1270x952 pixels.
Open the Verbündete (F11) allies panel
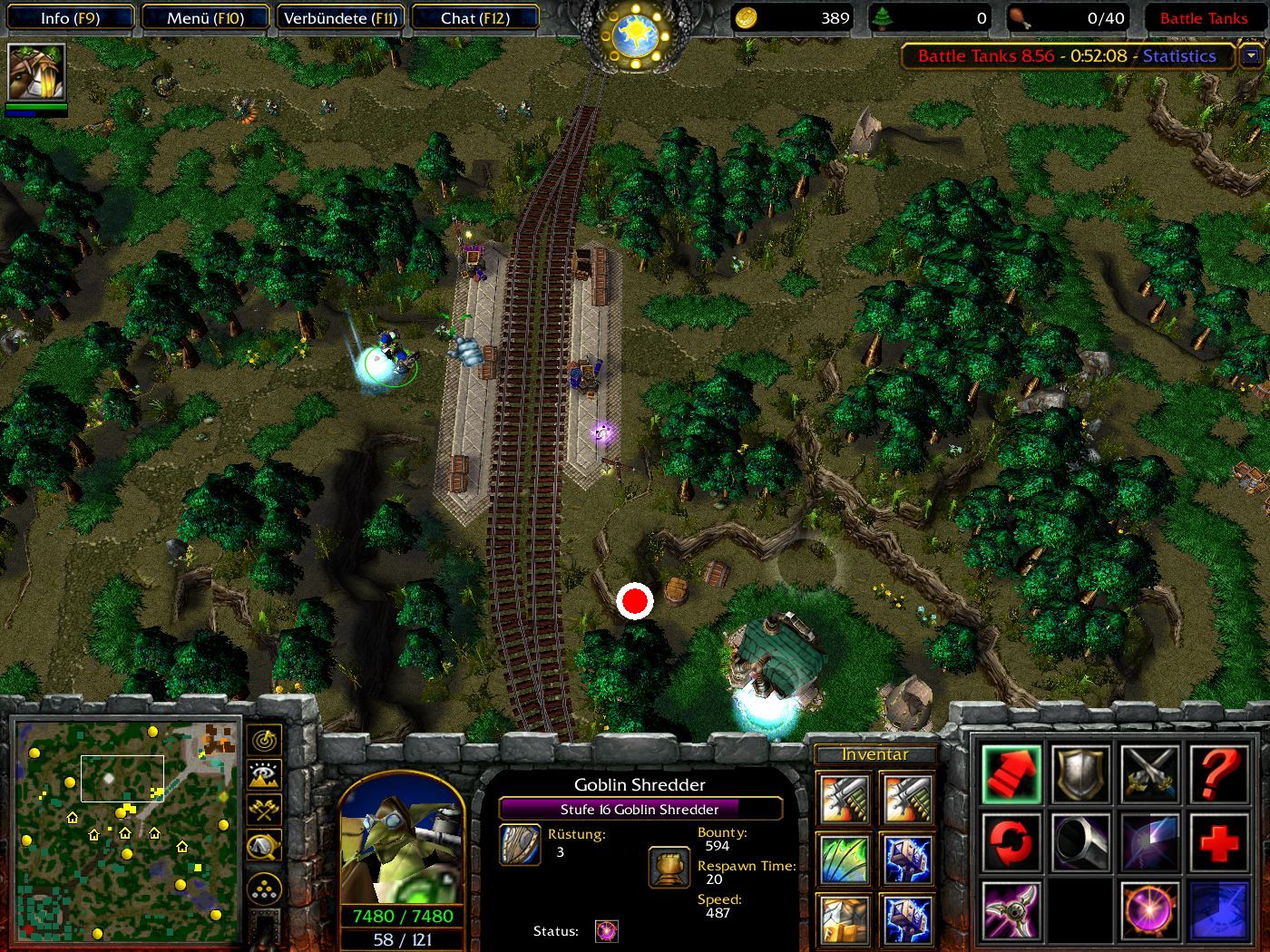(340, 18)
